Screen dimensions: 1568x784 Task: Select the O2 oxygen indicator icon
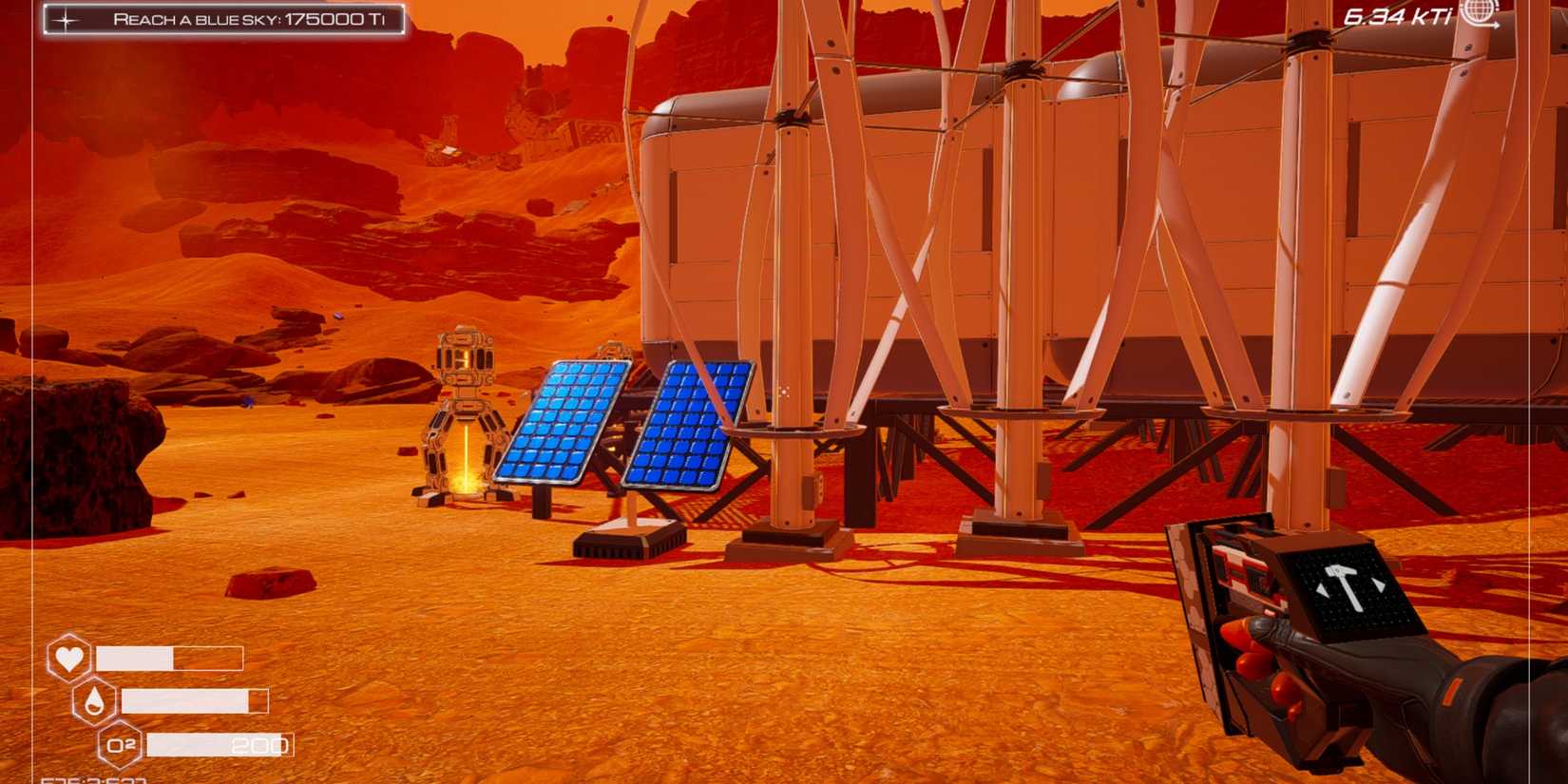tap(122, 745)
